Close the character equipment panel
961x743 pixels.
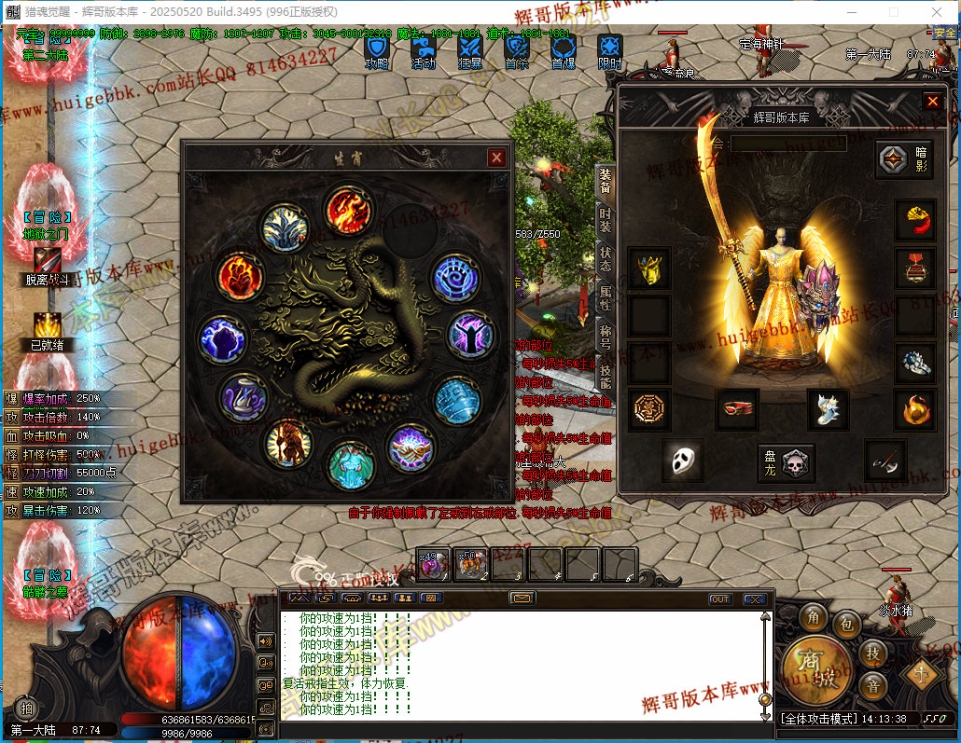pyautogui.click(x=932, y=101)
